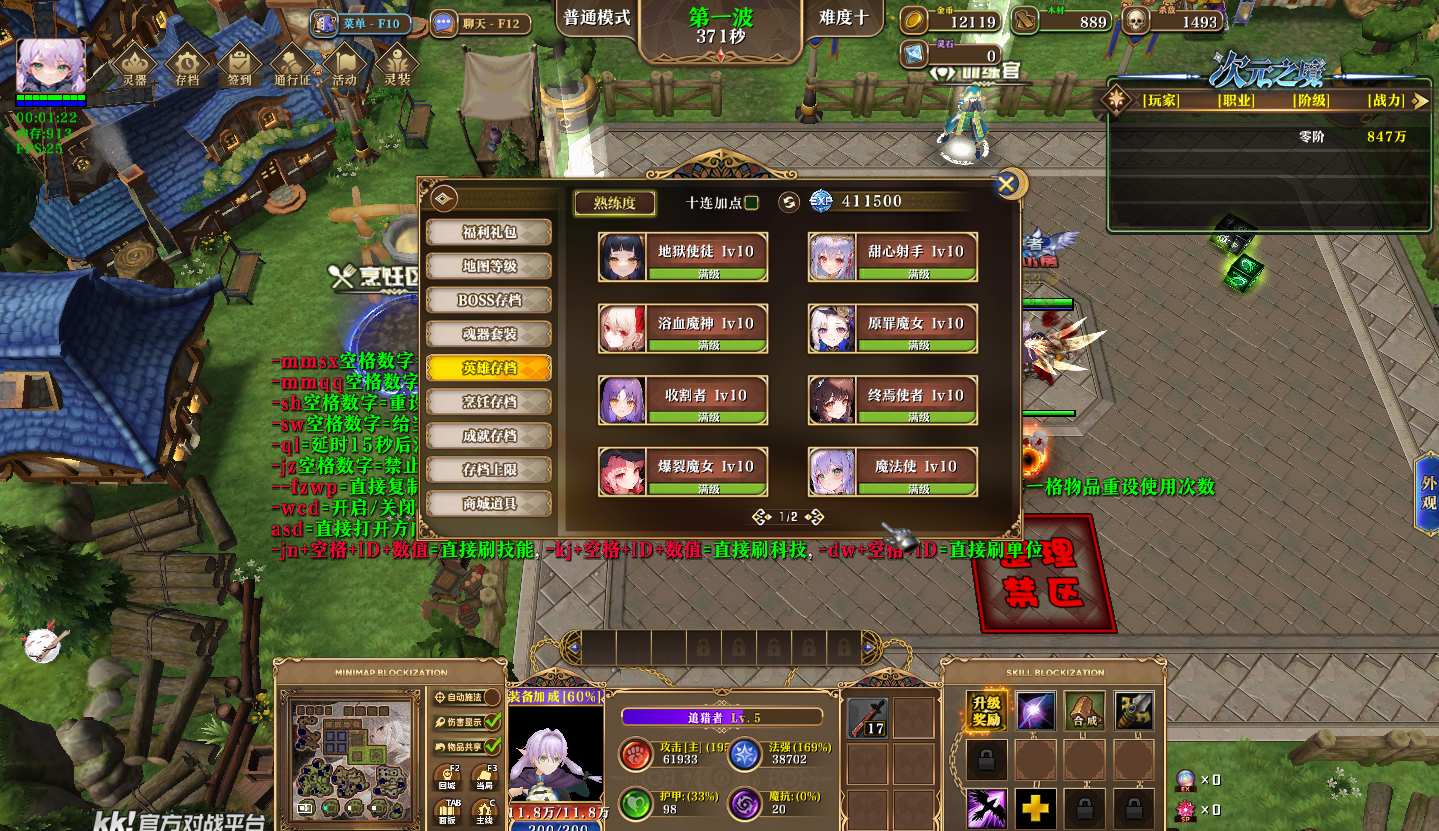Click the 回城 return-to-town button
1439x831 pixels.
click(x=447, y=779)
